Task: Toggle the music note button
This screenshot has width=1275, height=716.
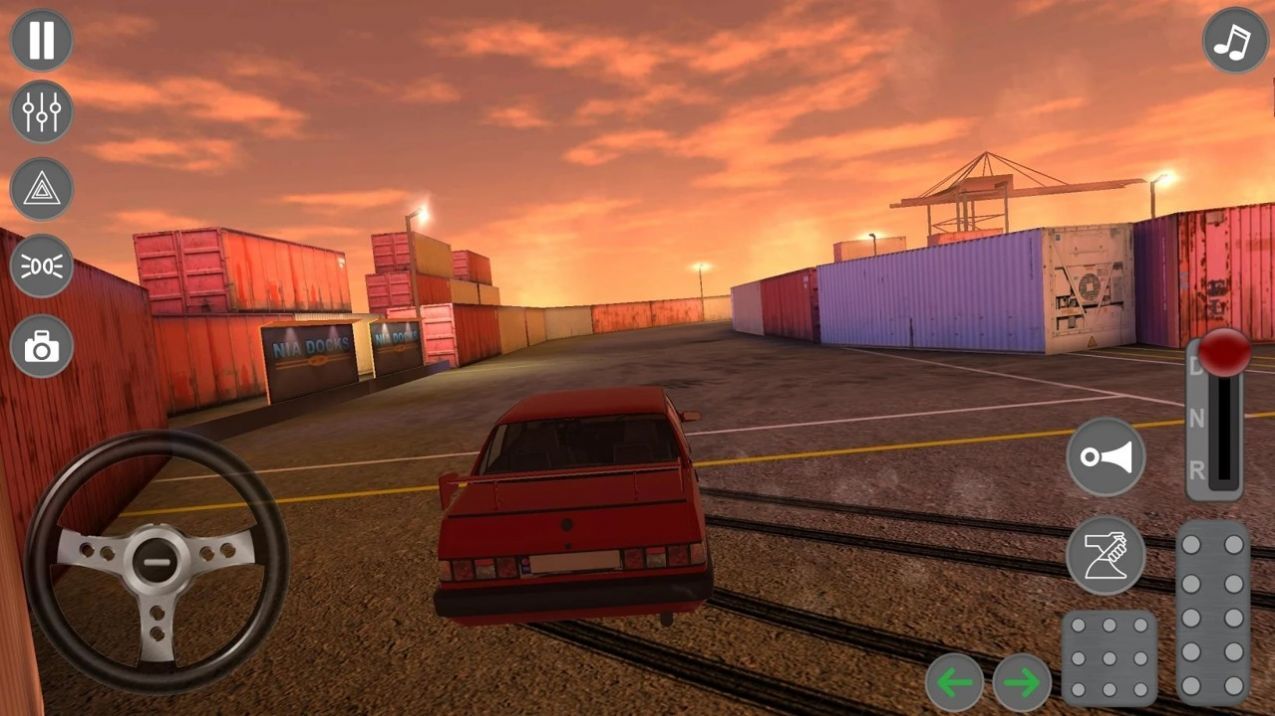Action: click(x=1235, y=40)
